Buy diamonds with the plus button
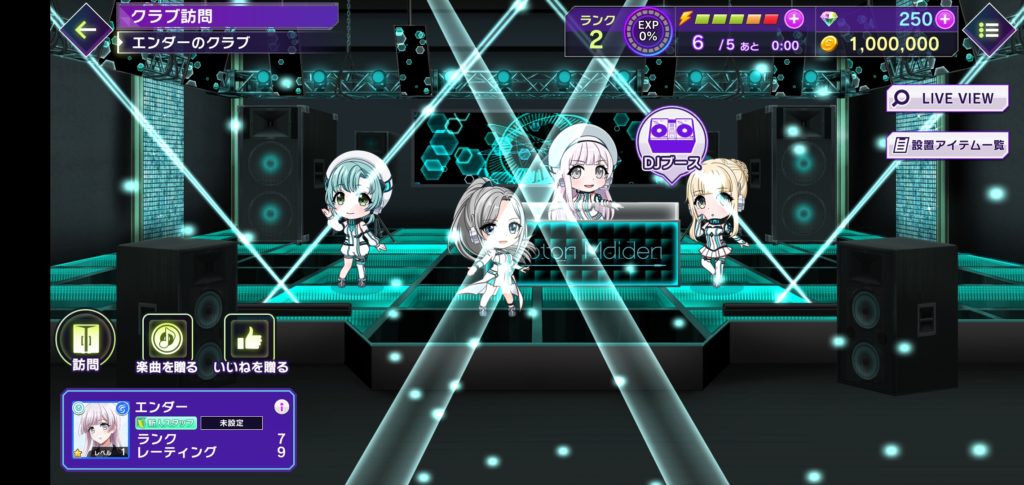This screenshot has width=1024, height=485. pyautogui.click(x=943, y=18)
